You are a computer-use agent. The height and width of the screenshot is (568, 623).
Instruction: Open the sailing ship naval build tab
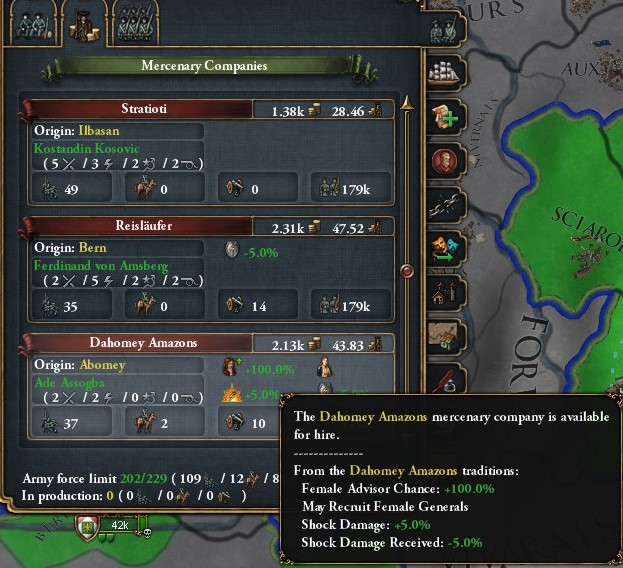445,72
